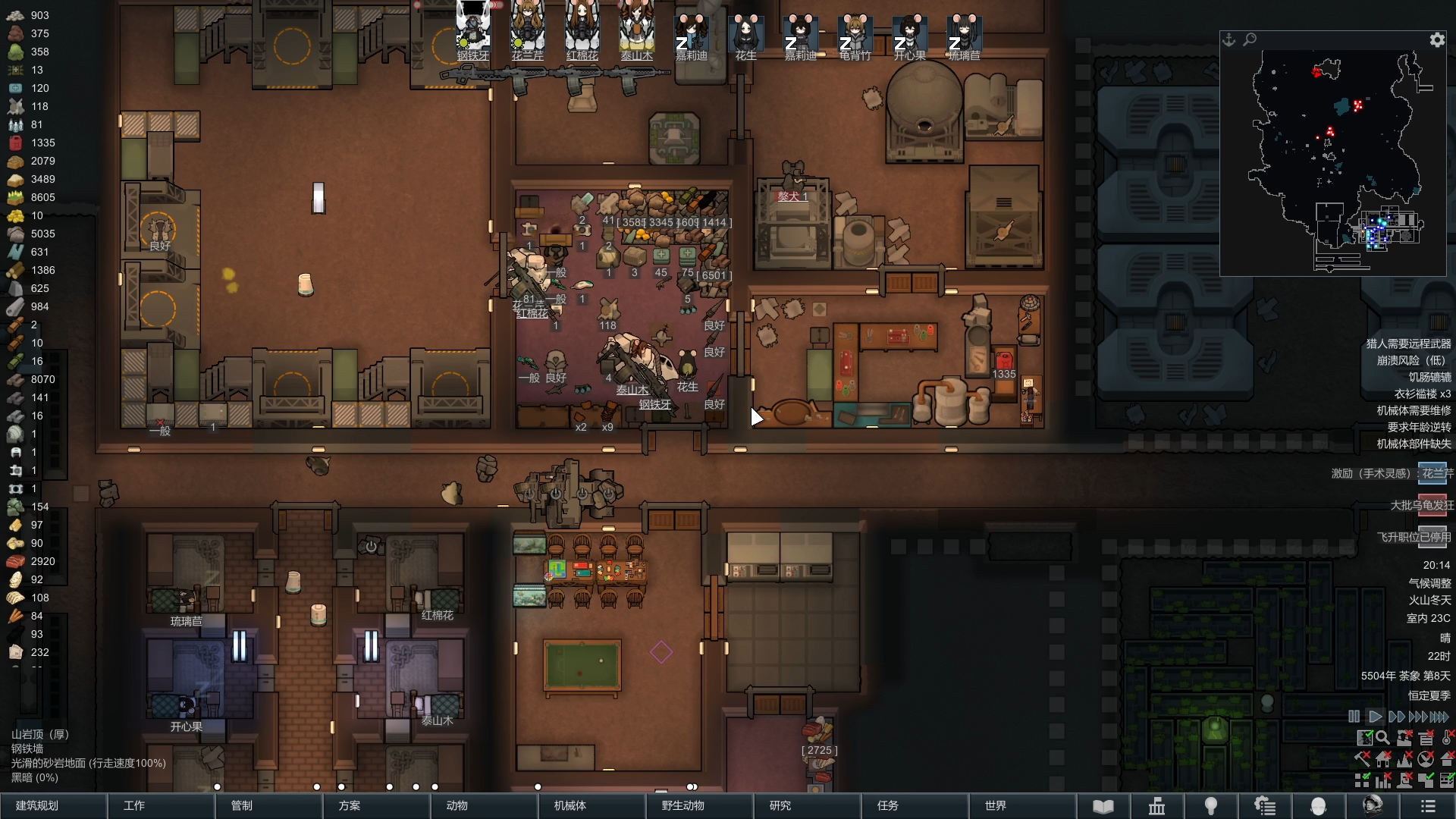Screen dimensions: 1456x819
Task: Open the 方案 (Assign) tab
Action: (376, 805)
